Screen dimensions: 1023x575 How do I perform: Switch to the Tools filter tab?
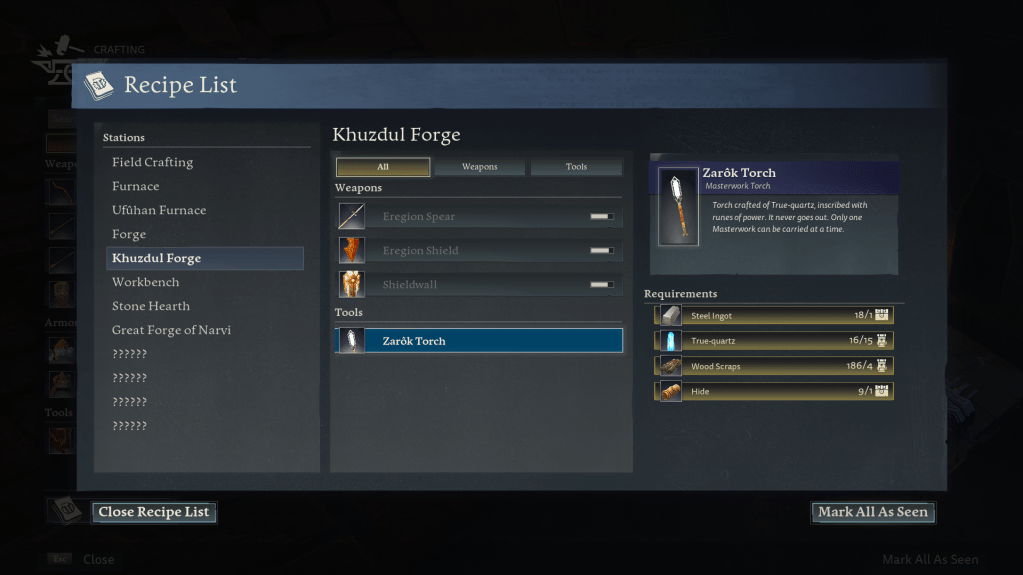pos(576,167)
